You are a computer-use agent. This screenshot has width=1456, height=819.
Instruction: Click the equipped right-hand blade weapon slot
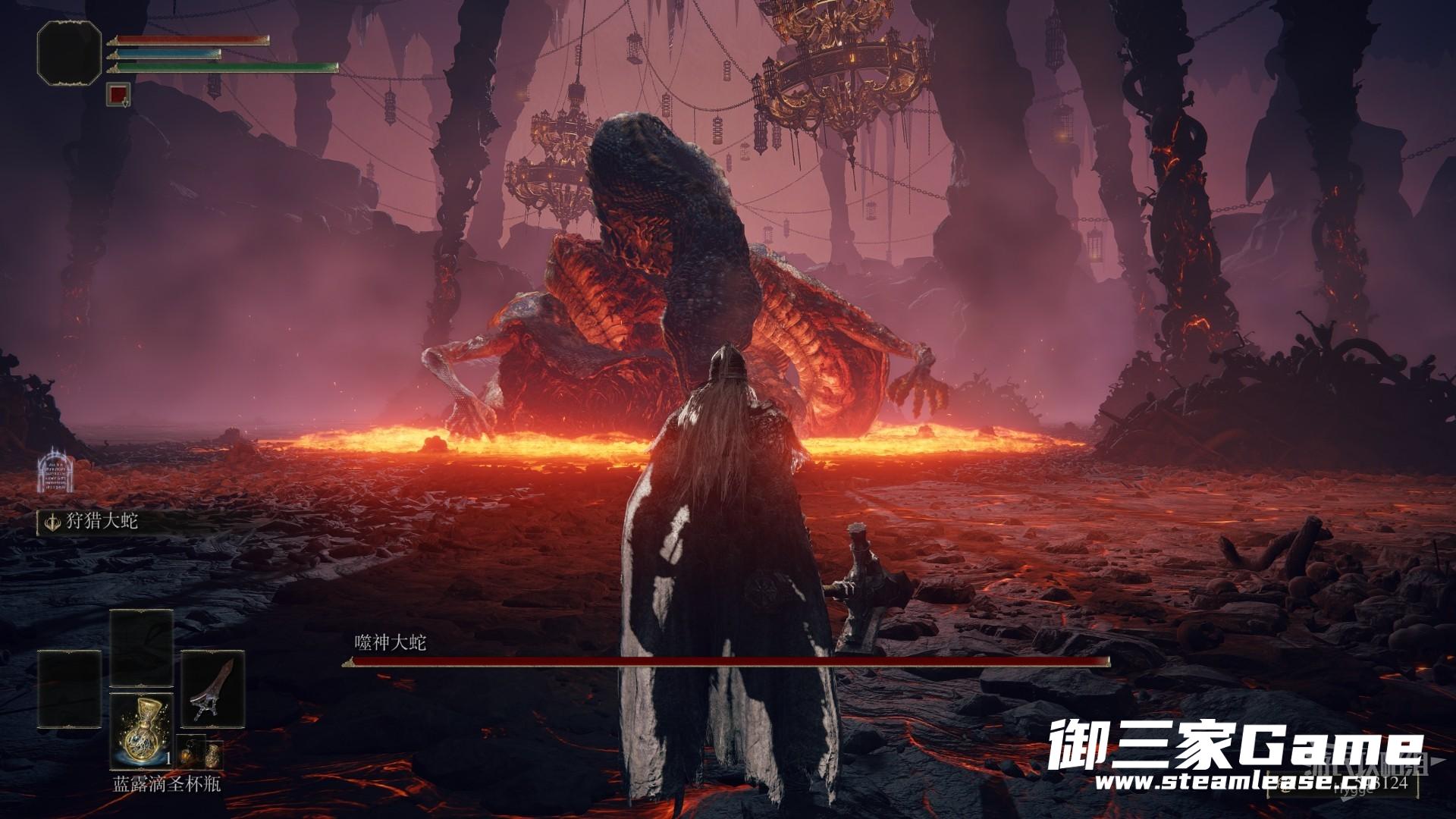(x=212, y=686)
